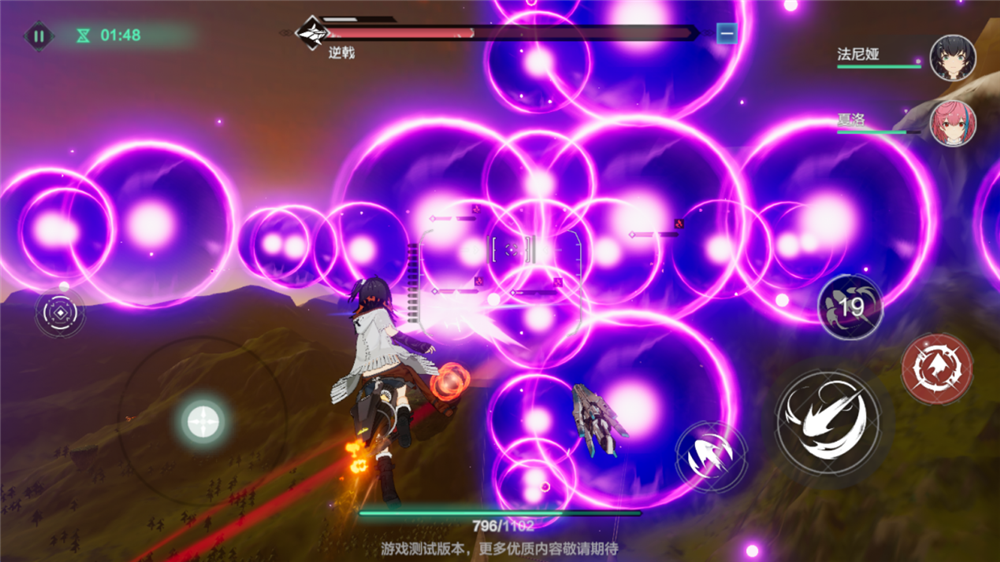This screenshot has width=1000, height=562.
Task: Tap the skill icon showing cooldown 19
Action: click(x=850, y=307)
